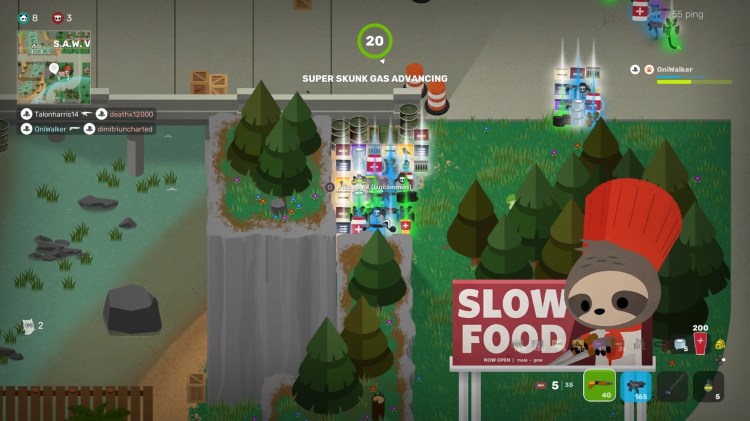
Task: Open the yellow backpack icon
Action: click(x=720, y=345)
